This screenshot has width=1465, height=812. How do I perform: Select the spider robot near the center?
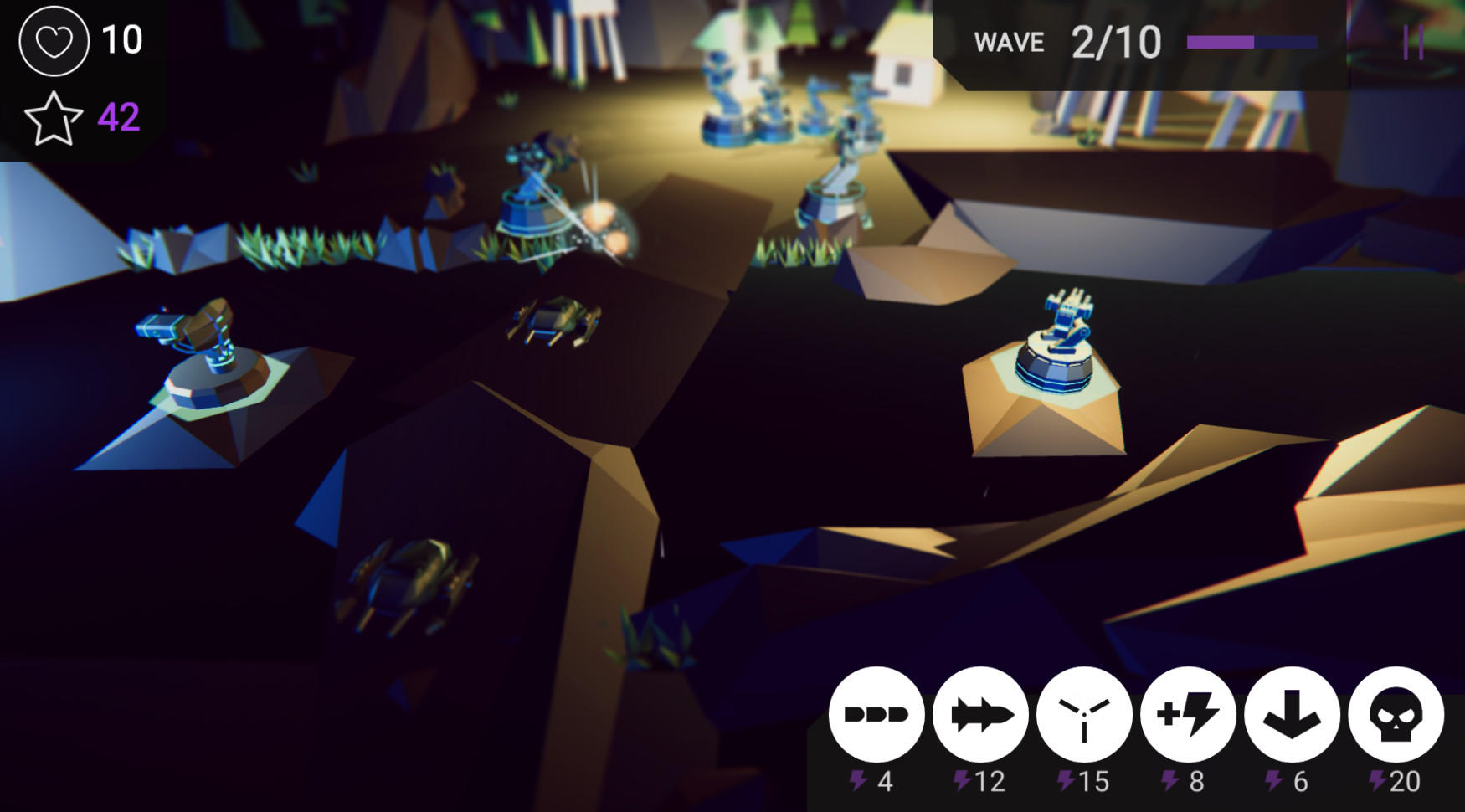[x=557, y=322]
